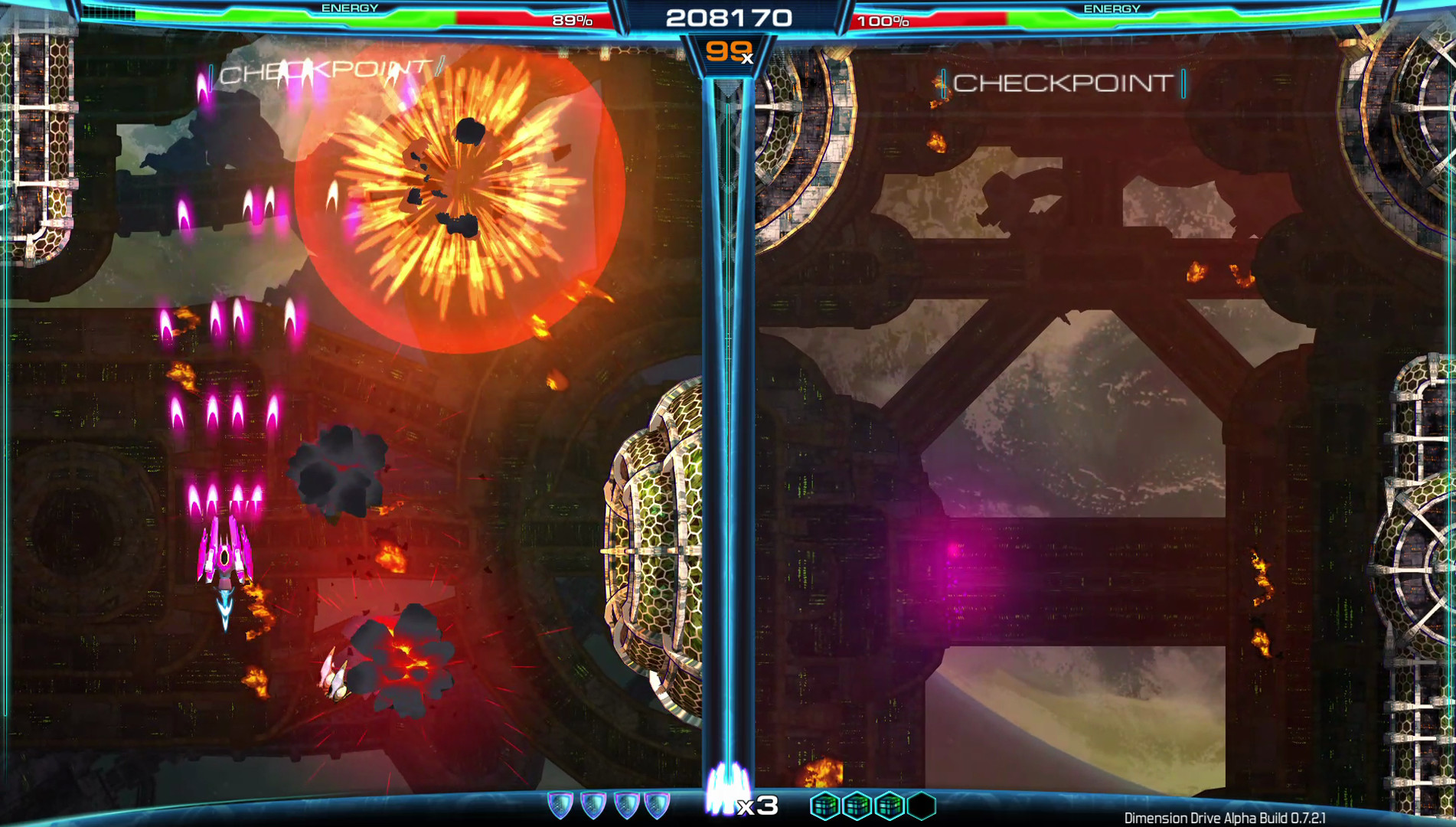Click the 99x multiplier badge

coord(728,52)
